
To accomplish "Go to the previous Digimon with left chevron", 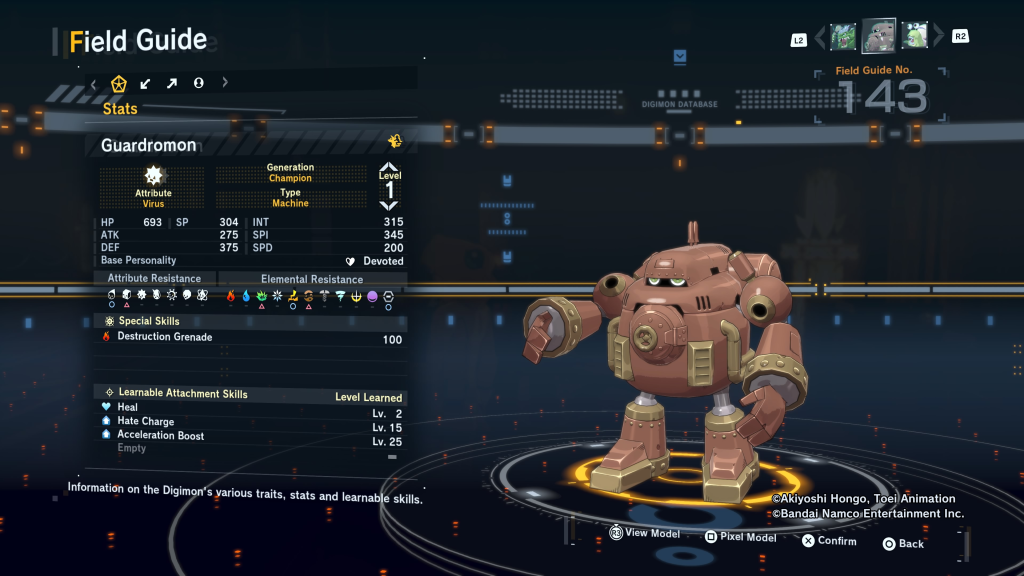I will 821,38.
